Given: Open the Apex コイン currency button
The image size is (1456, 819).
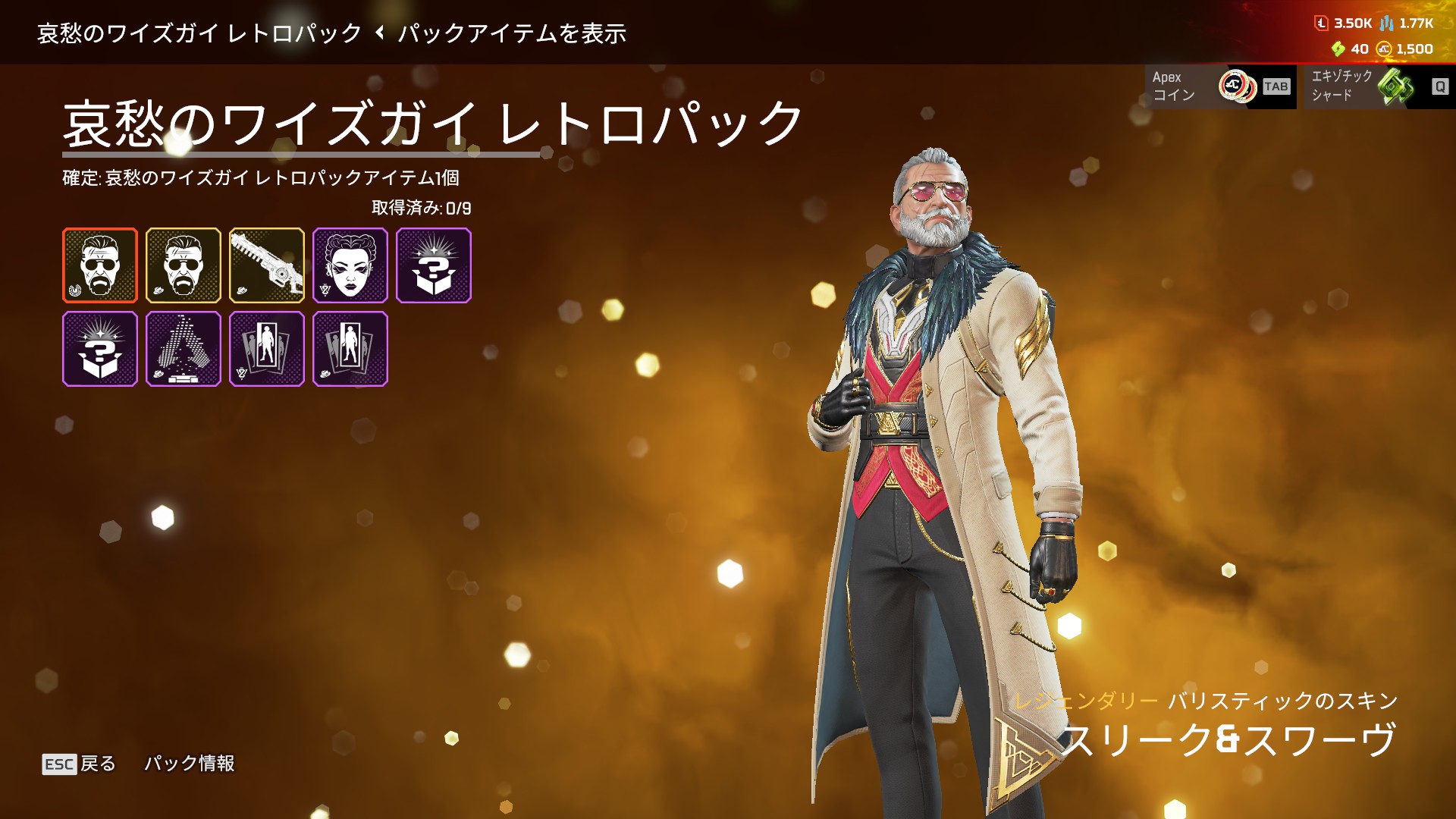Looking at the screenshot, I should click(1220, 86).
